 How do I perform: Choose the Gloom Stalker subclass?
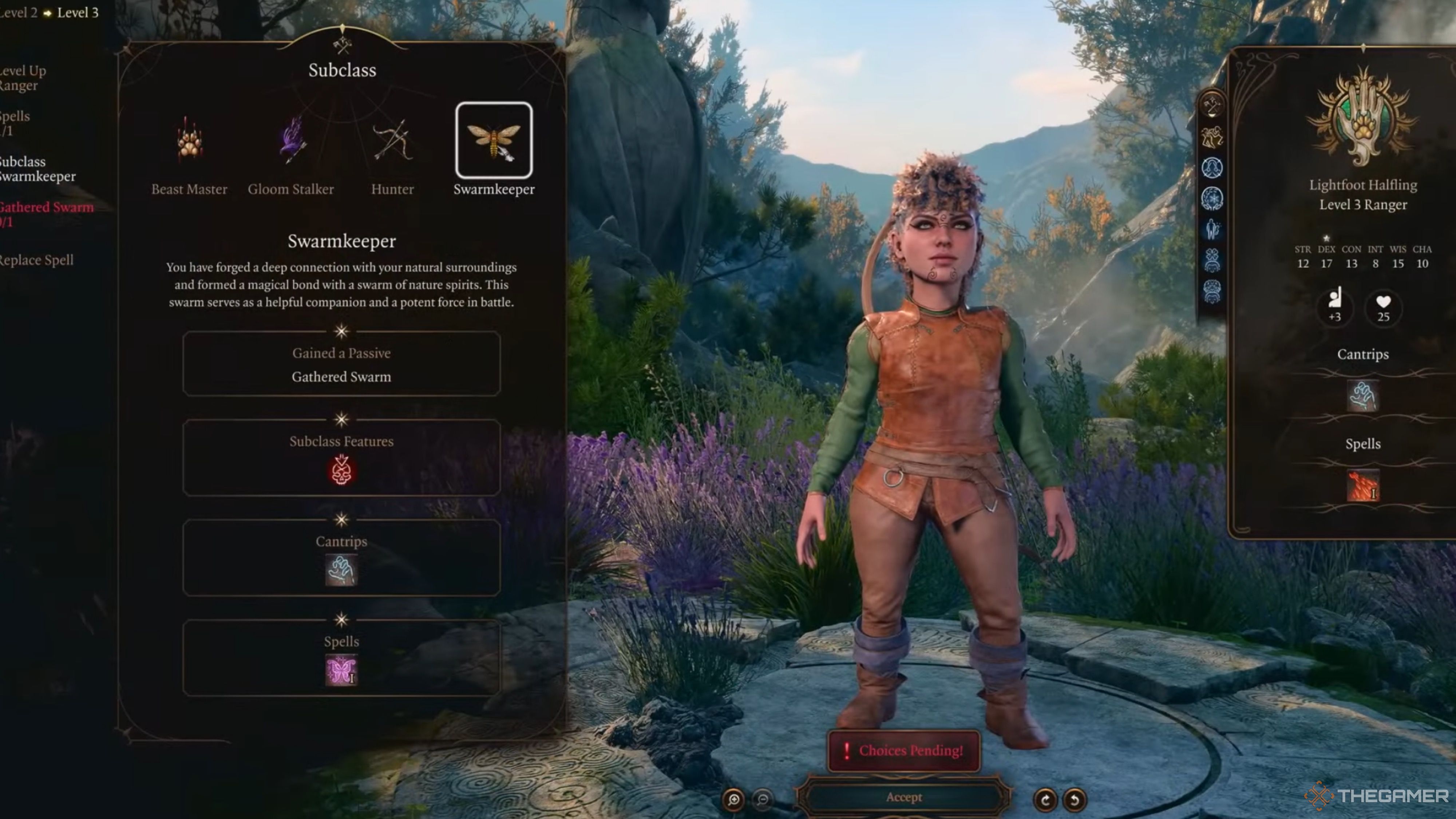click(291, 141)
